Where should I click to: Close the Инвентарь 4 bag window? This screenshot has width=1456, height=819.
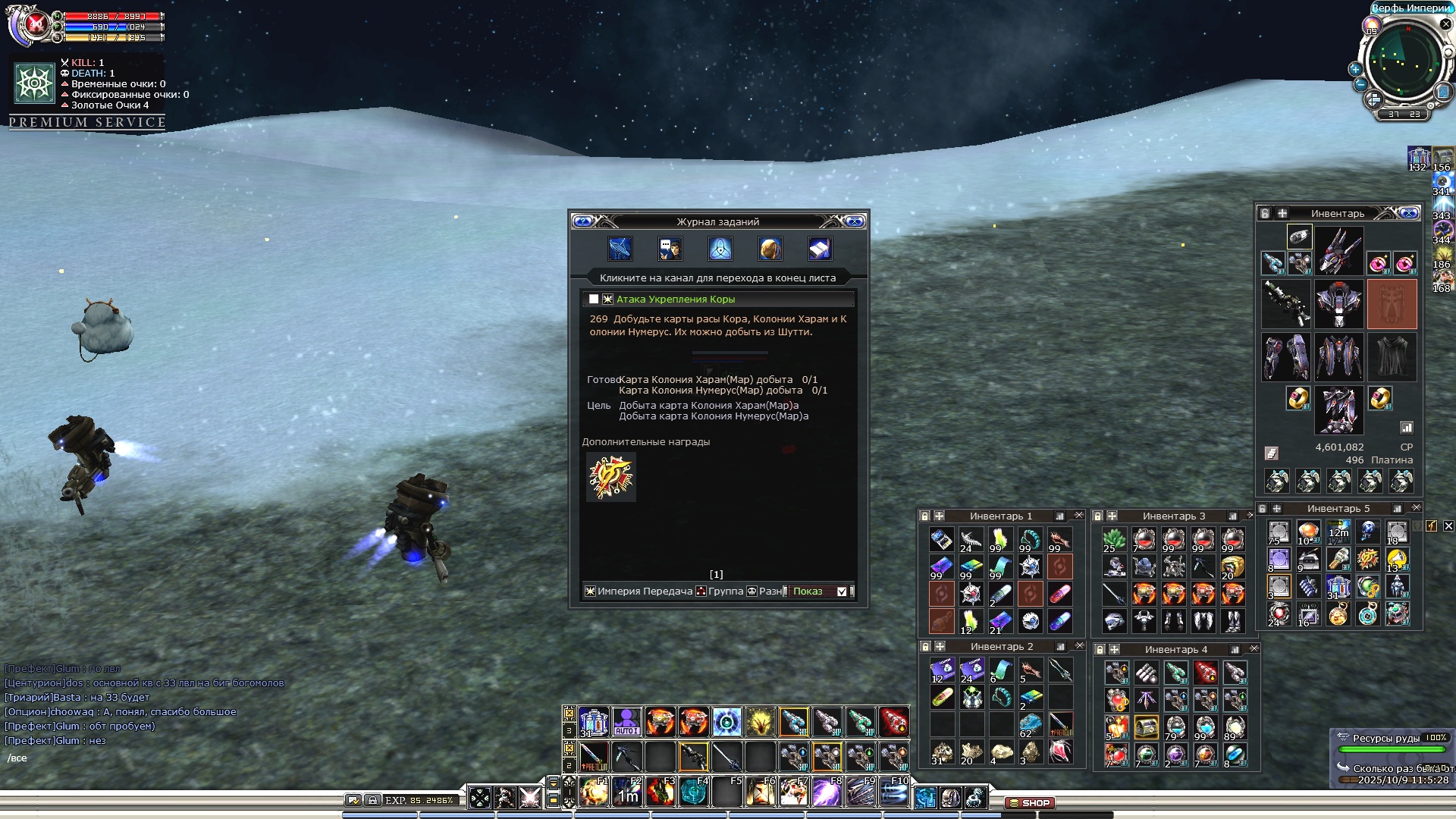[x=1254, y=649]
